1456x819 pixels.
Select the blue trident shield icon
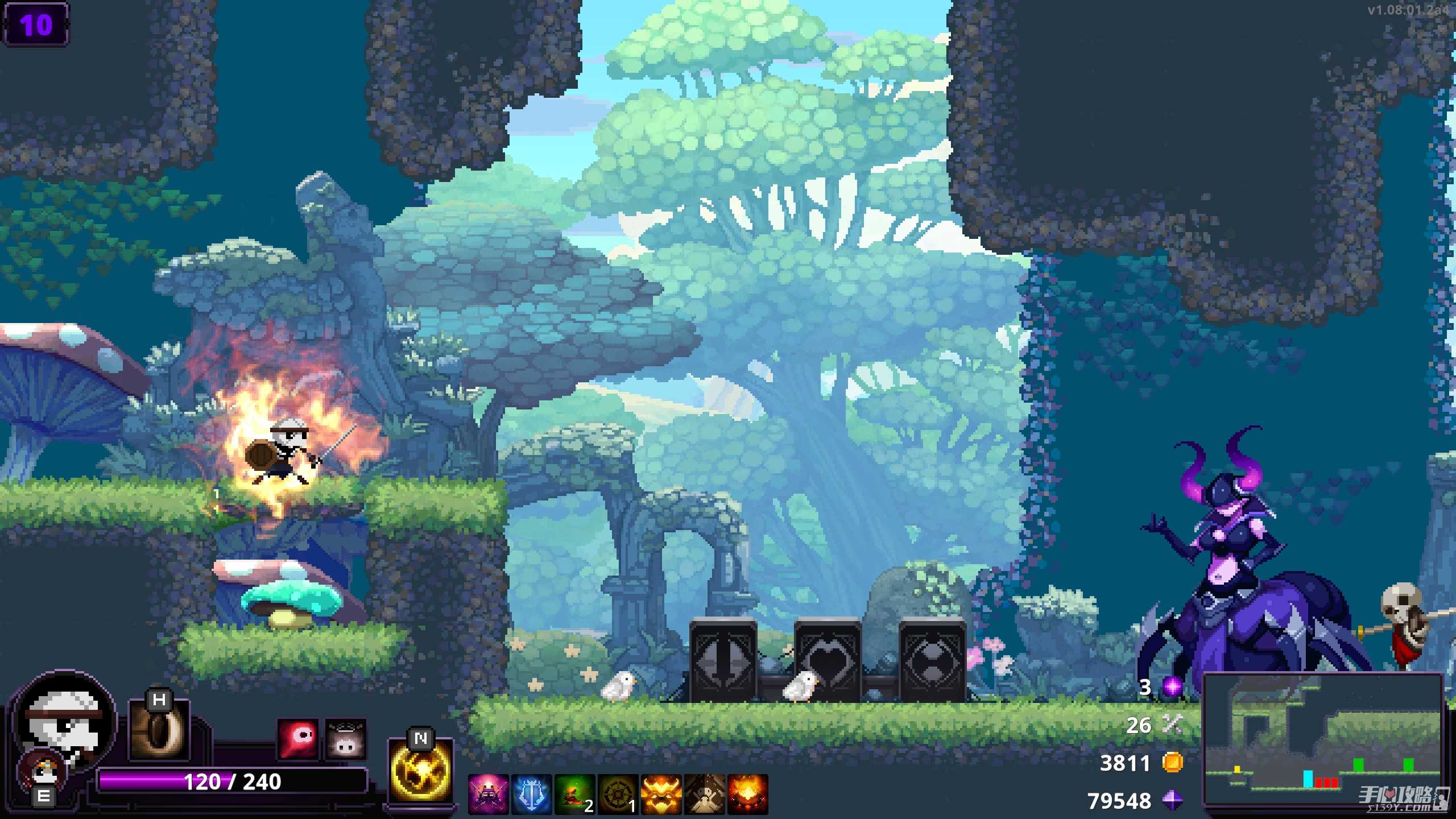531,794
